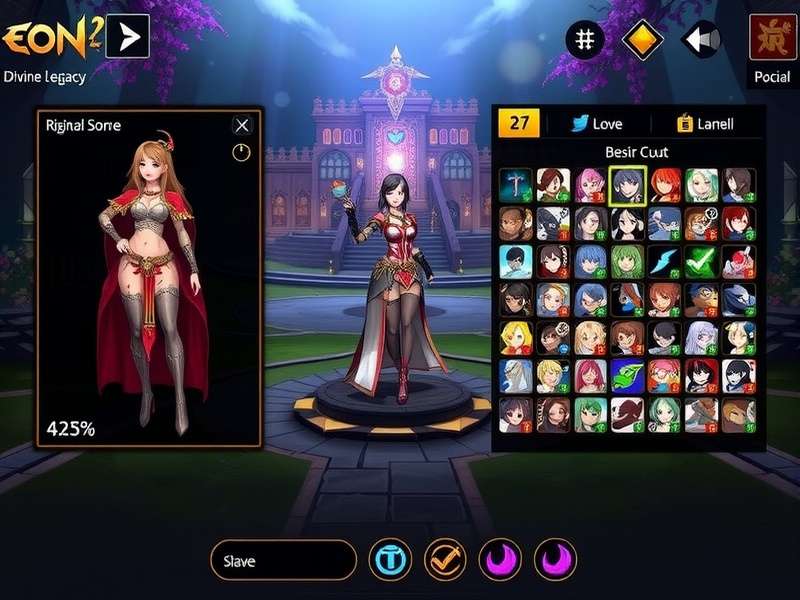Click the orange checkmark circle button
The image size is (800, 600).
point(445,560)
